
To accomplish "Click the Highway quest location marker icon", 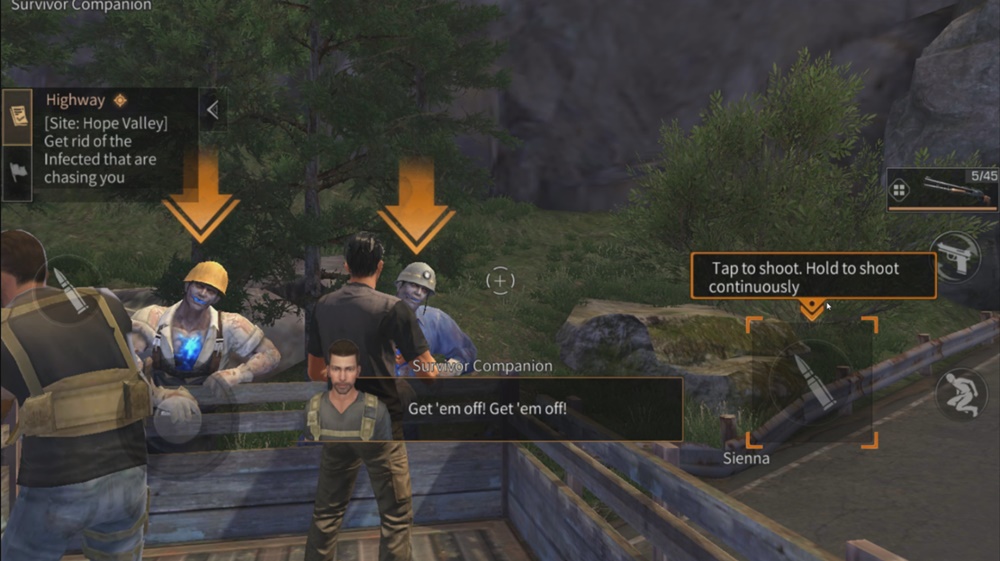I will pyautogui.click(x=120, y=100).
